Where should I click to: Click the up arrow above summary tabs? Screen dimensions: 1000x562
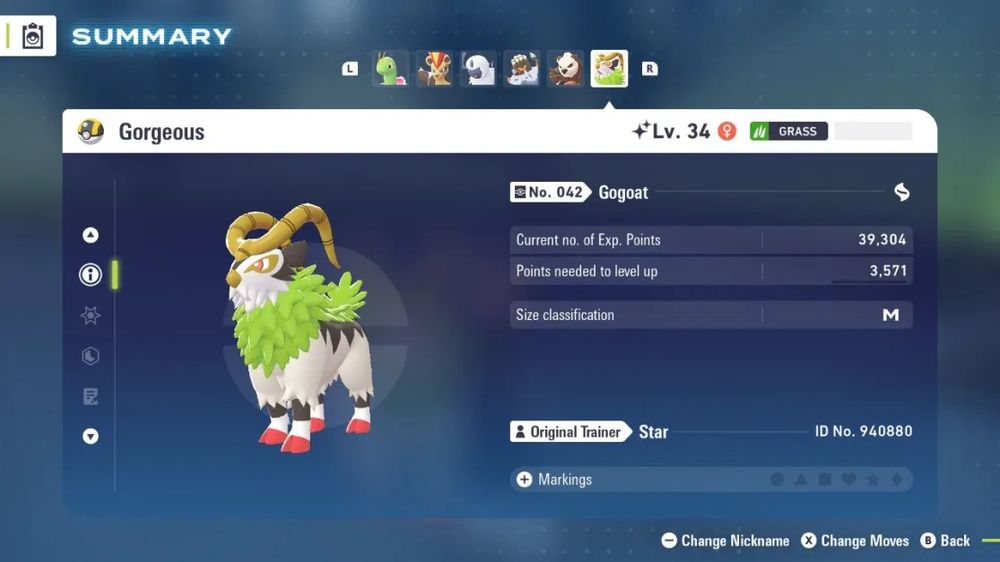point(91,235)
